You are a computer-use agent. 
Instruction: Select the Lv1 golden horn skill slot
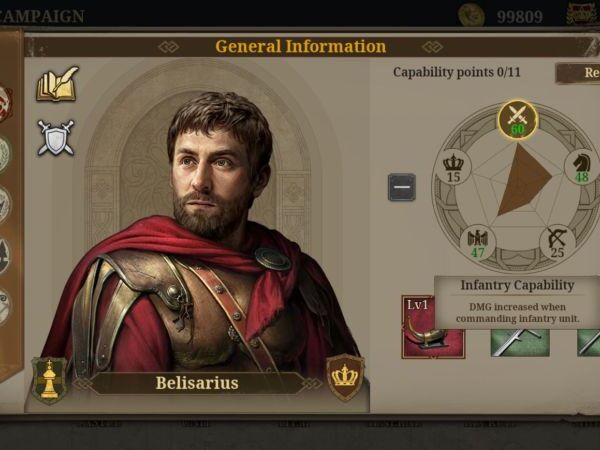(432, 326)
